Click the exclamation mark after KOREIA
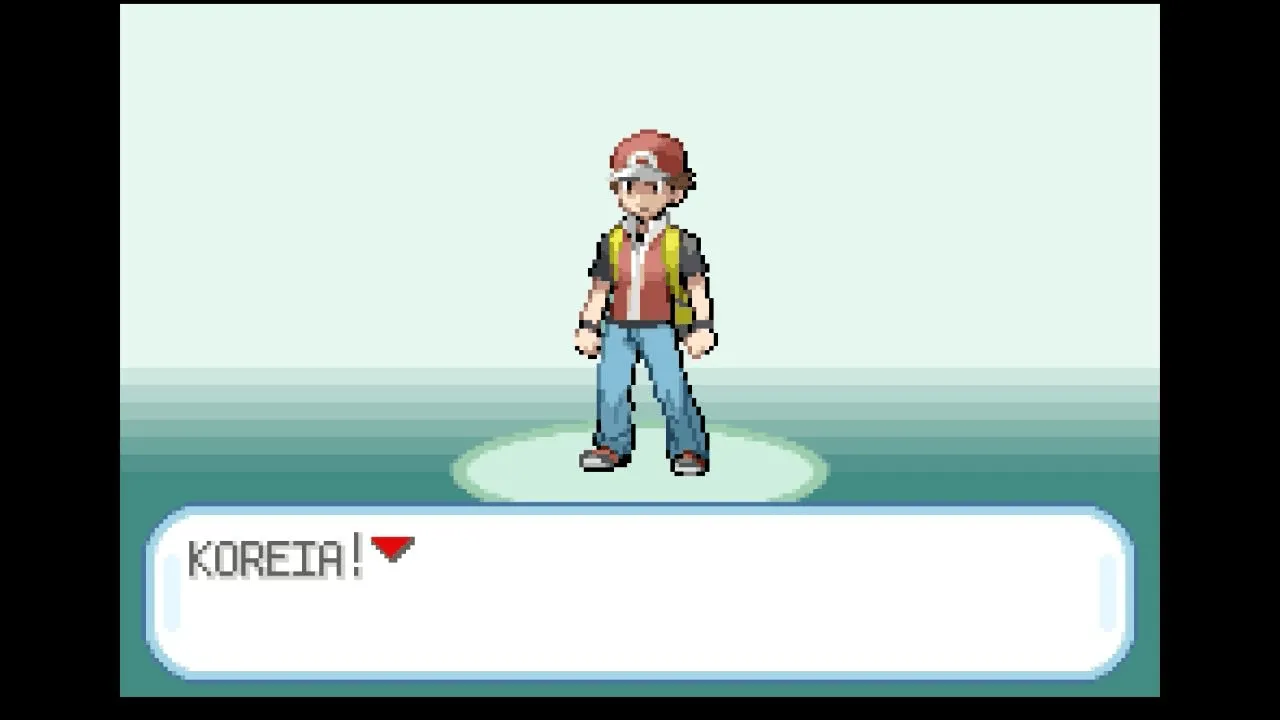1280x720 pixels. [356, 550]
